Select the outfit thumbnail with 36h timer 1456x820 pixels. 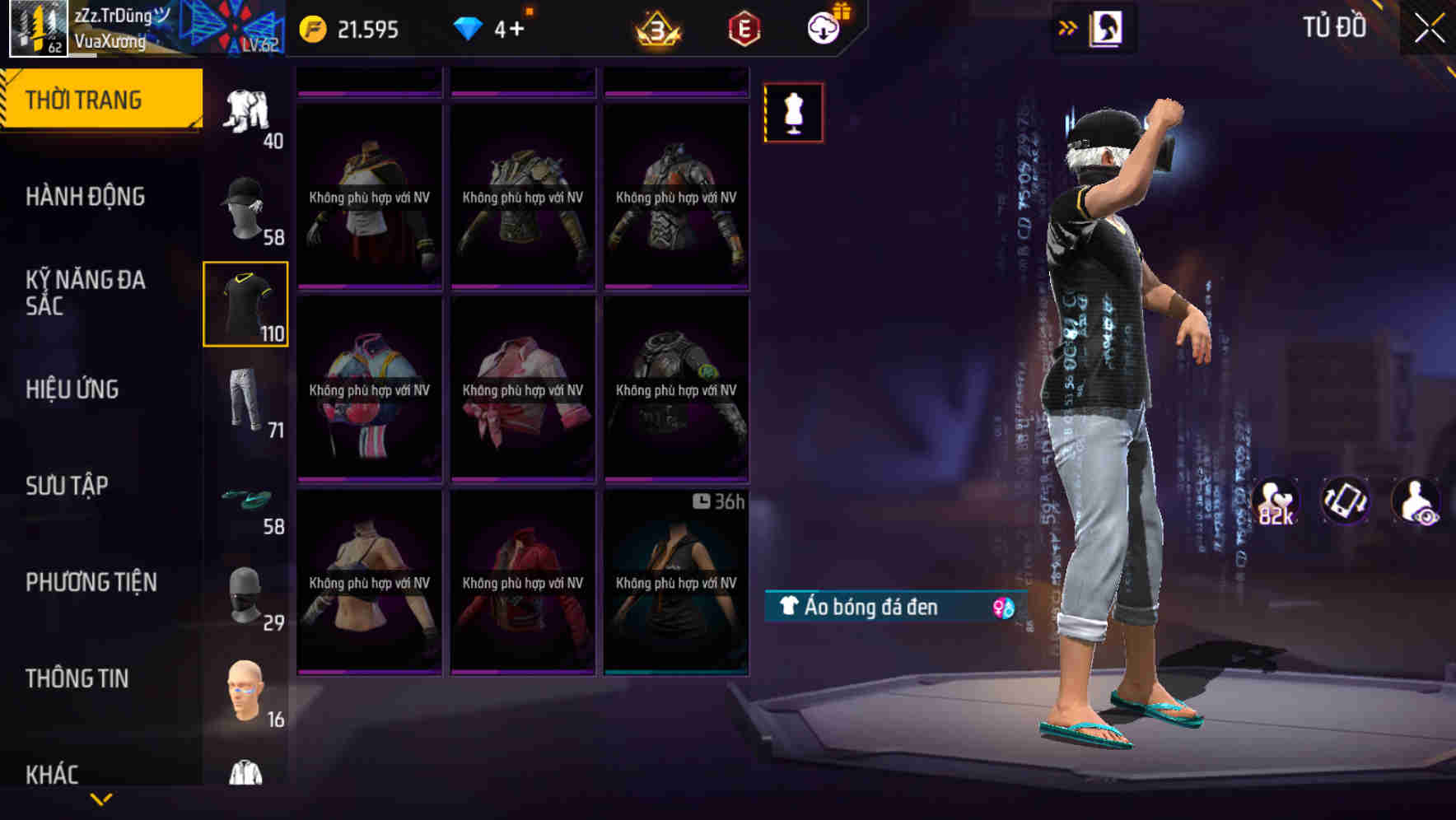click(677, 585)
